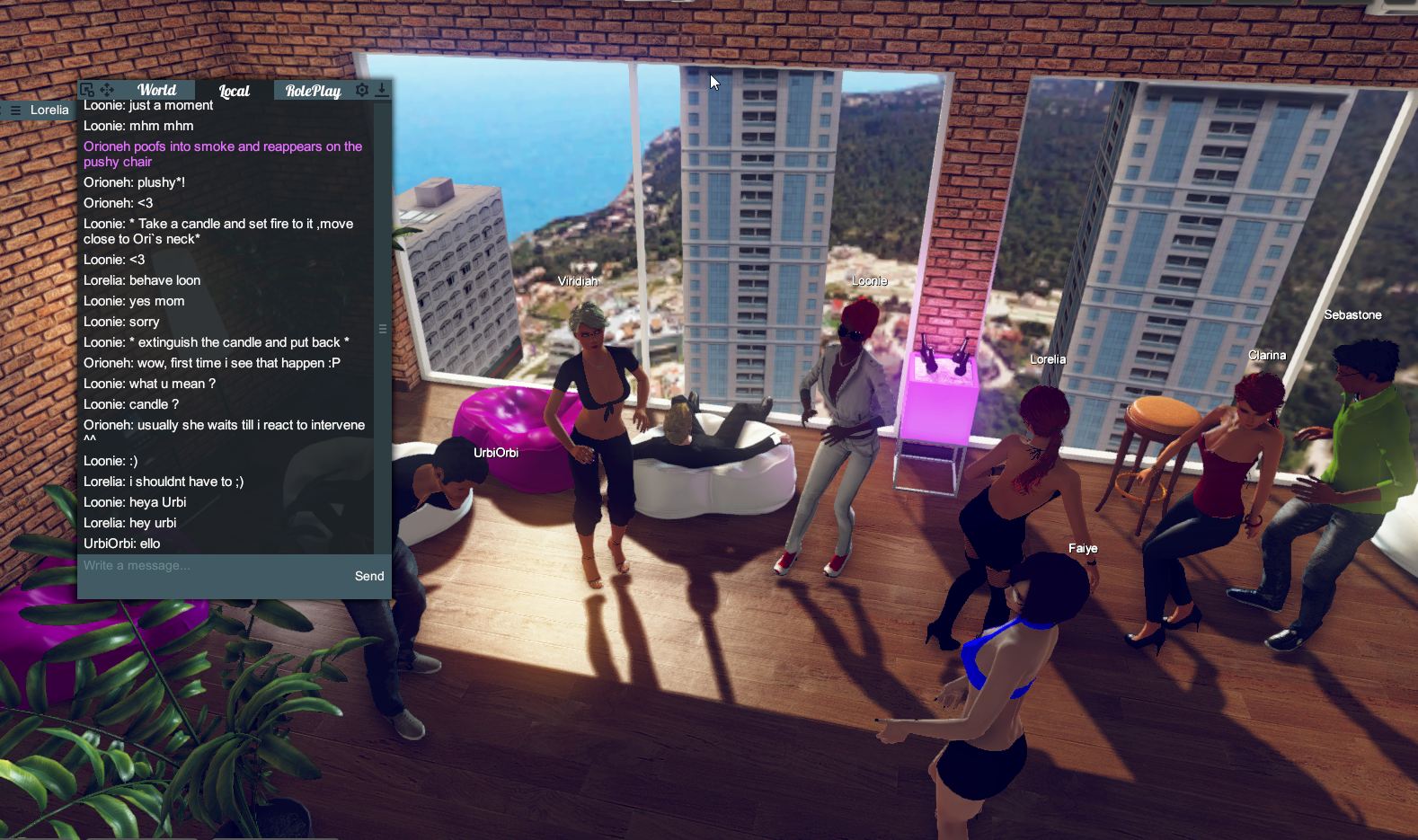Click Clarina's nameplate
The image size is (1418, 840).
coord(1268,355)
